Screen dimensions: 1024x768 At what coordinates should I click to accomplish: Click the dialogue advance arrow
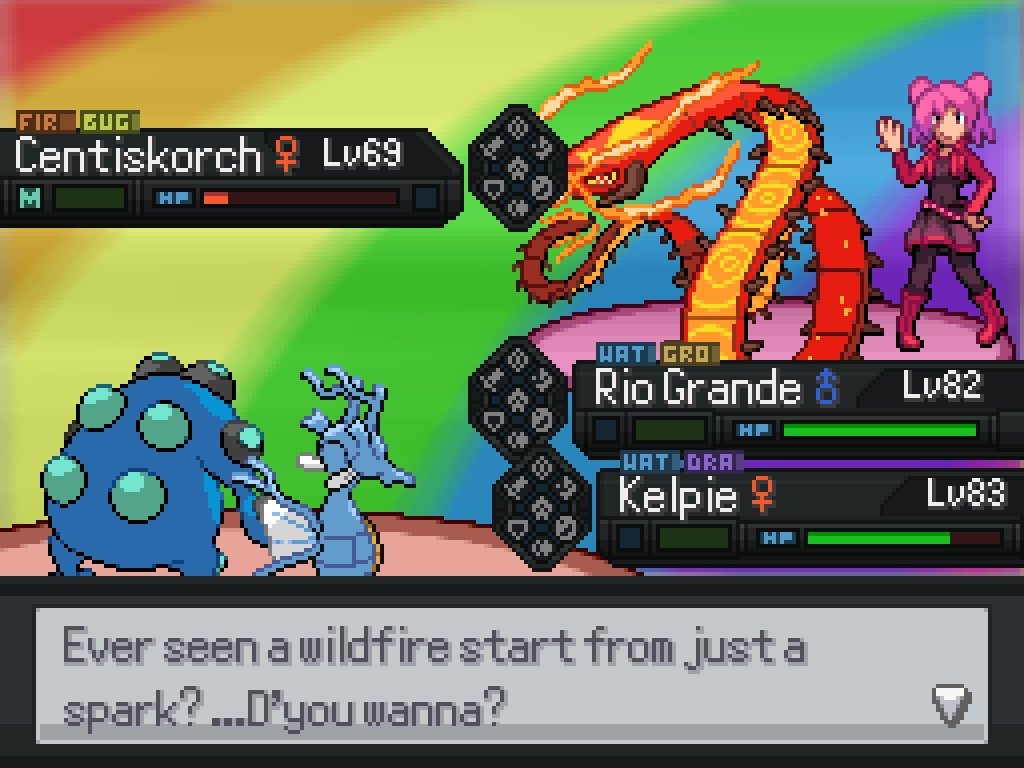(950, 705)
